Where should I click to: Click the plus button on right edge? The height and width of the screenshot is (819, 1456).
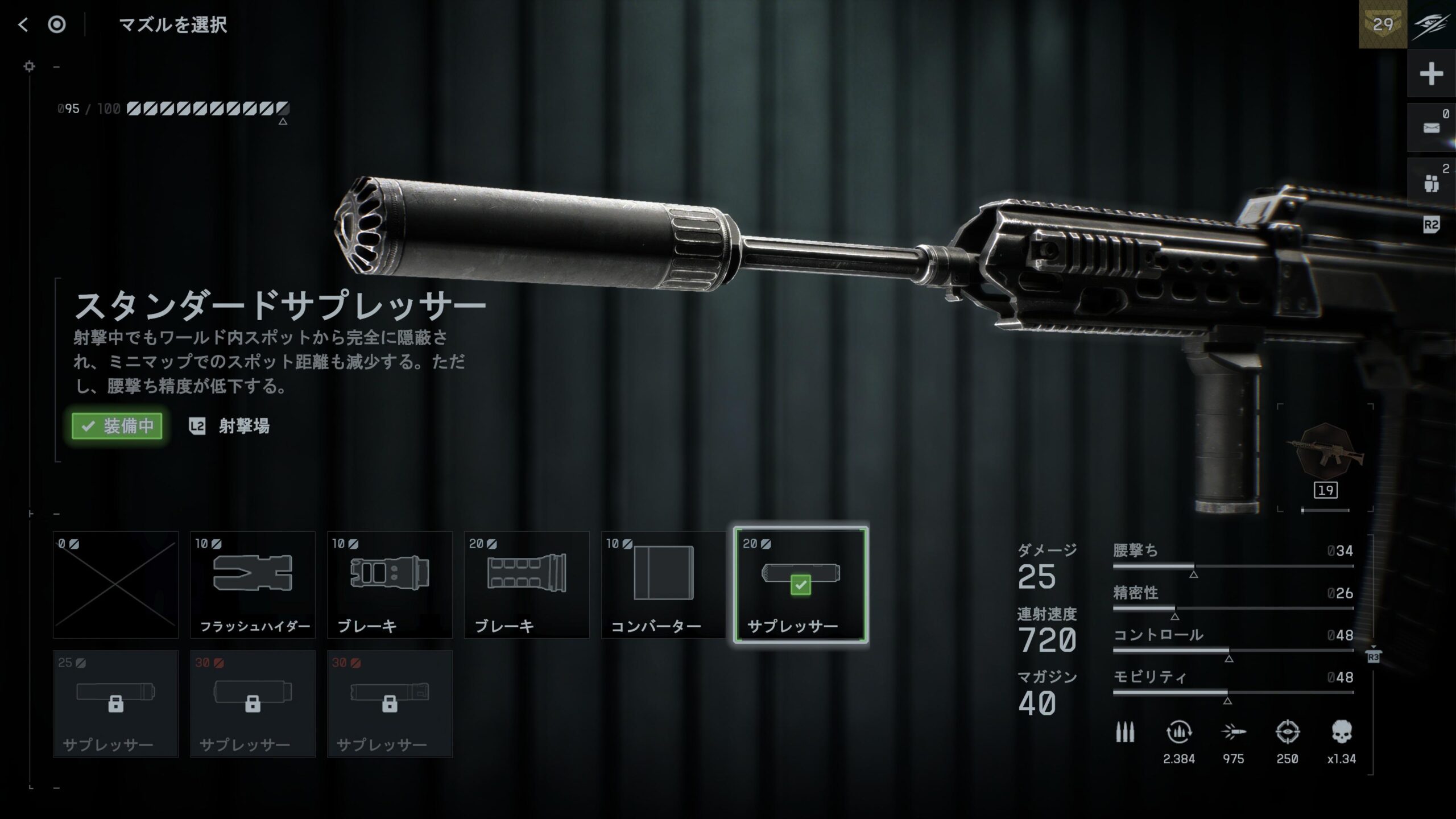1431,74
